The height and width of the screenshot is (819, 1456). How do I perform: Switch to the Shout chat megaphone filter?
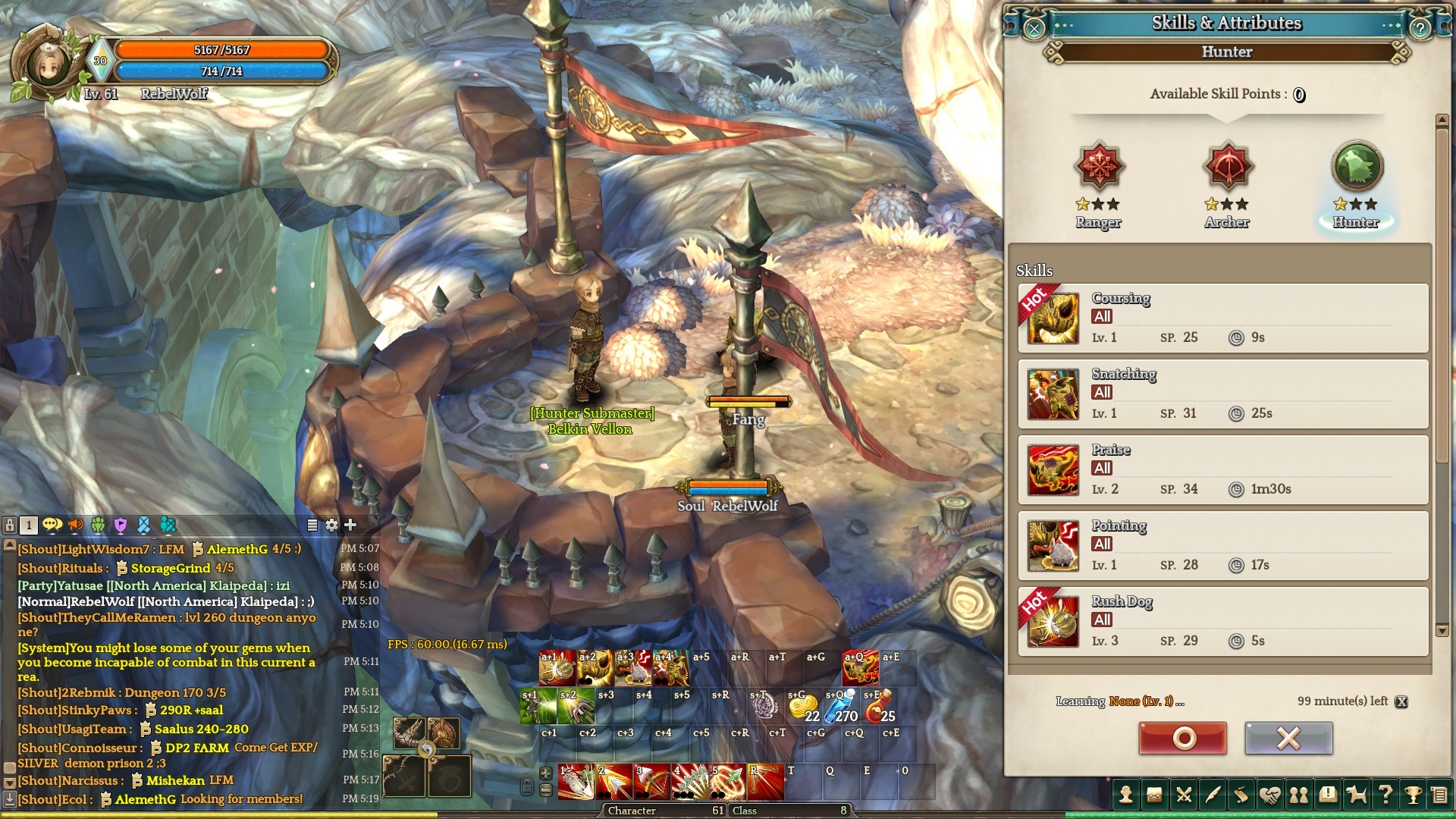pos(76,525)
